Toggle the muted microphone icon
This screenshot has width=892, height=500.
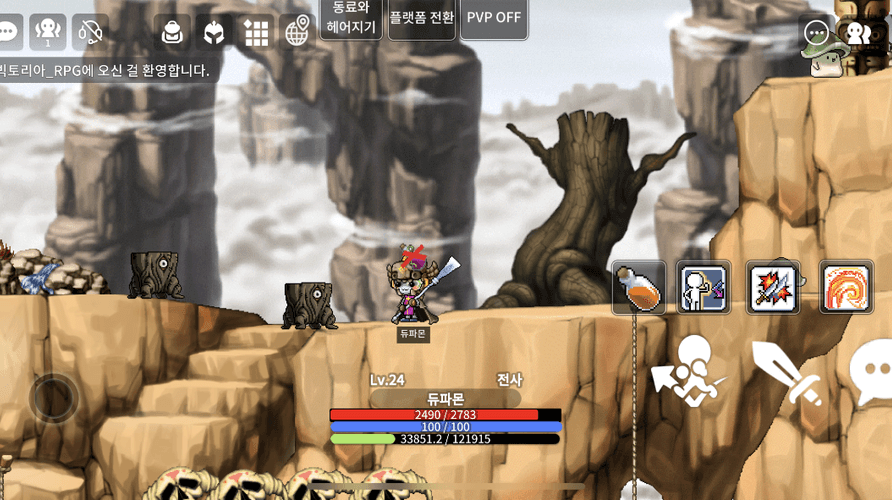(x=90, y=32)
